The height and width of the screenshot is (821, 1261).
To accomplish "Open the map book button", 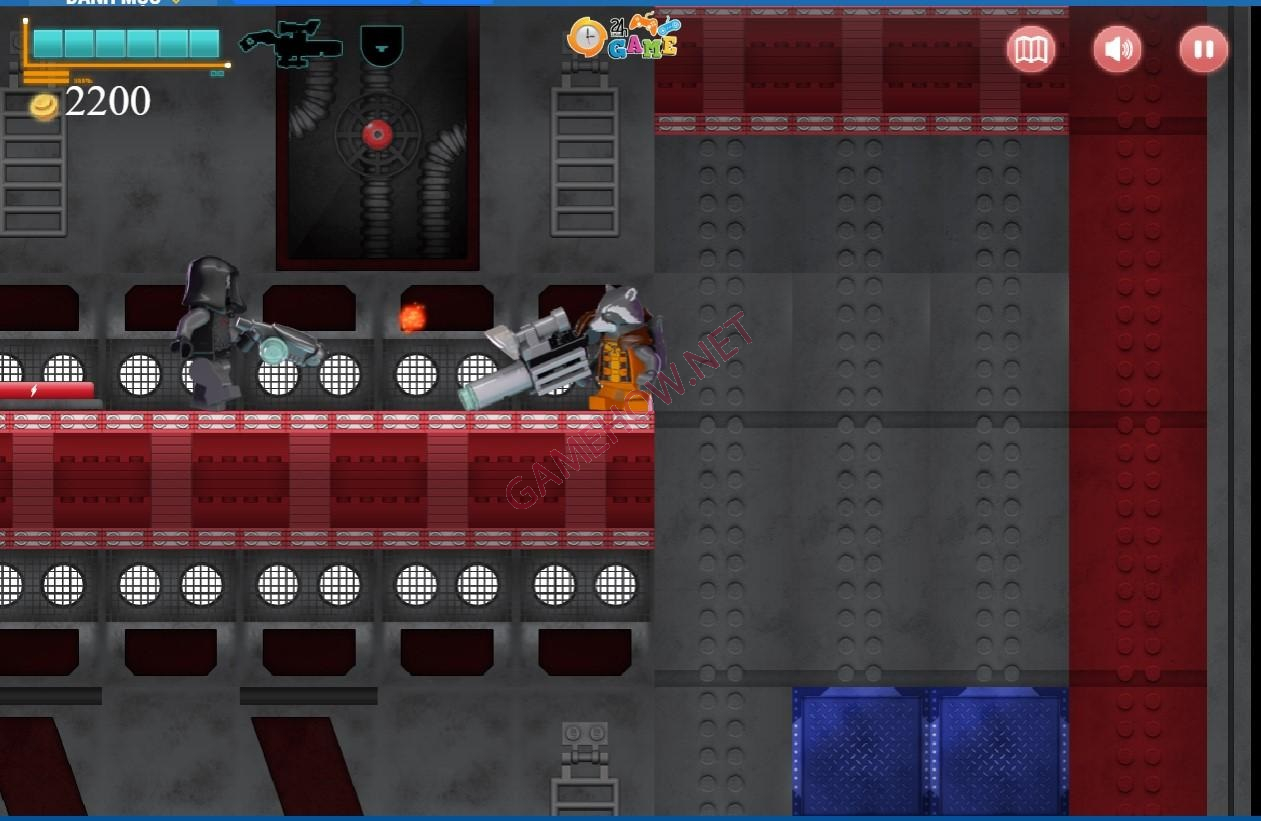I will point(1031,49).
